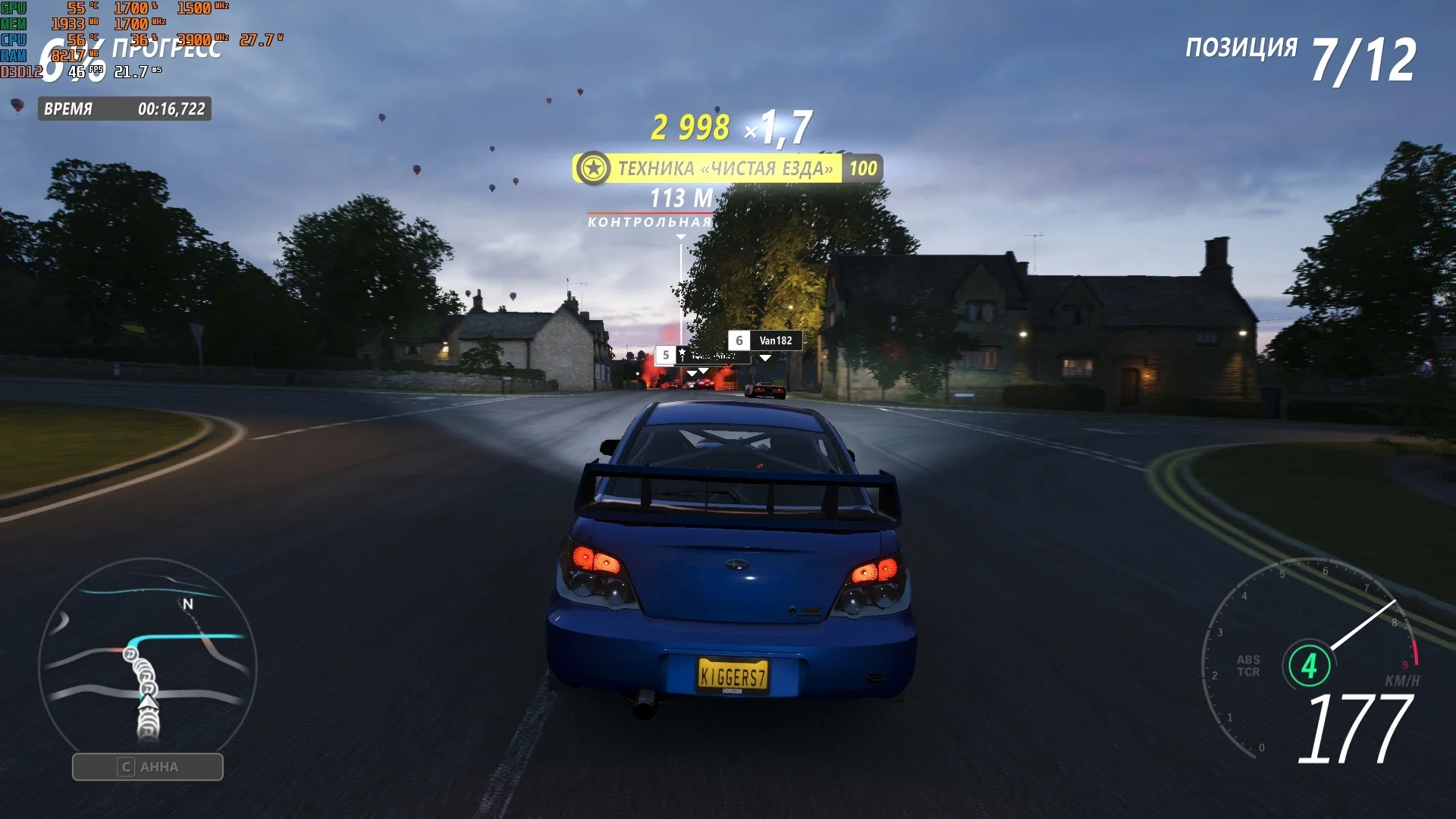Screen dimensions: 1456x819
Task: Click the «Чистая езда» skill banner
Action: coord(726,168)
